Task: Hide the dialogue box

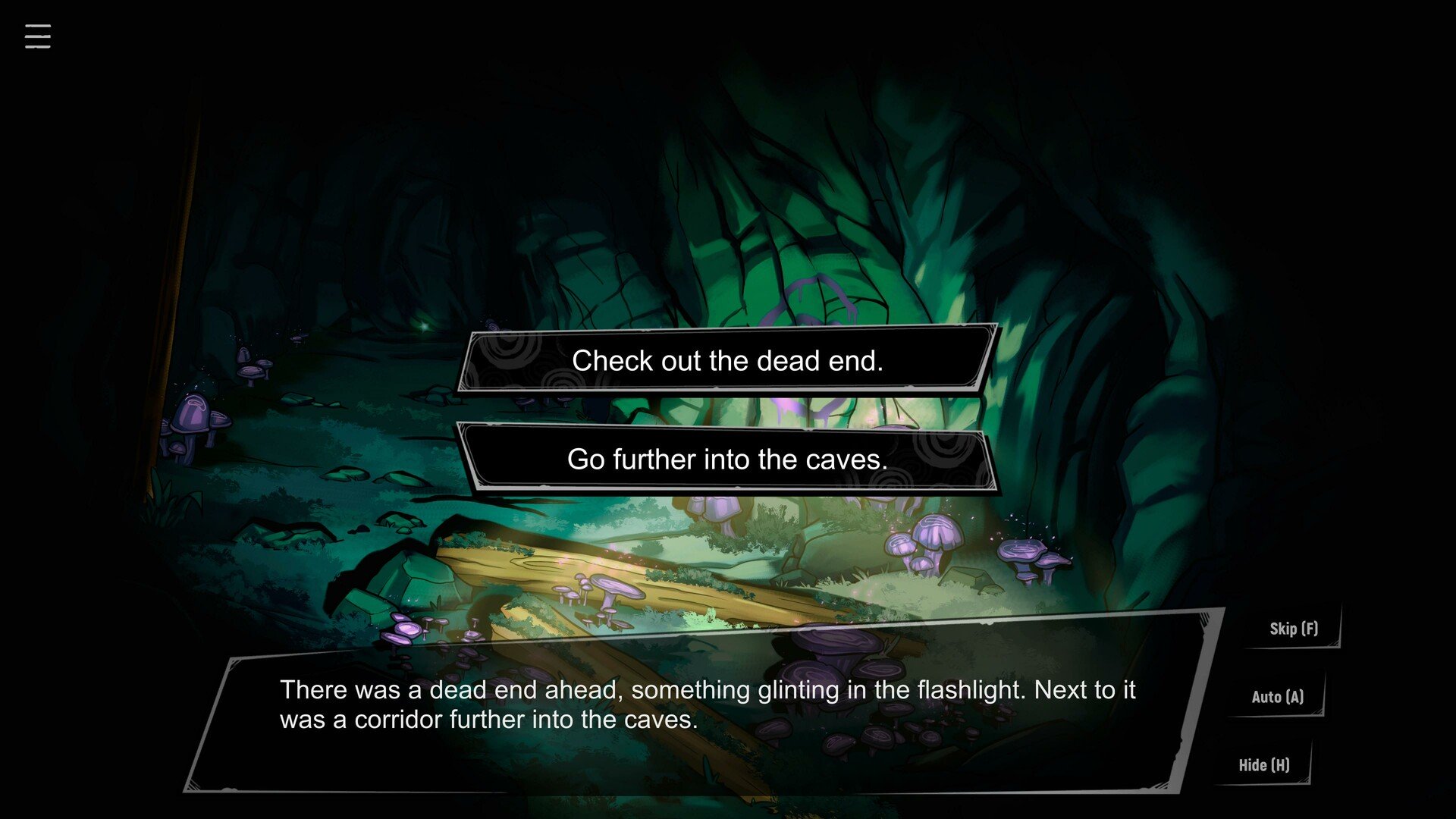Action: [1264, 765]
